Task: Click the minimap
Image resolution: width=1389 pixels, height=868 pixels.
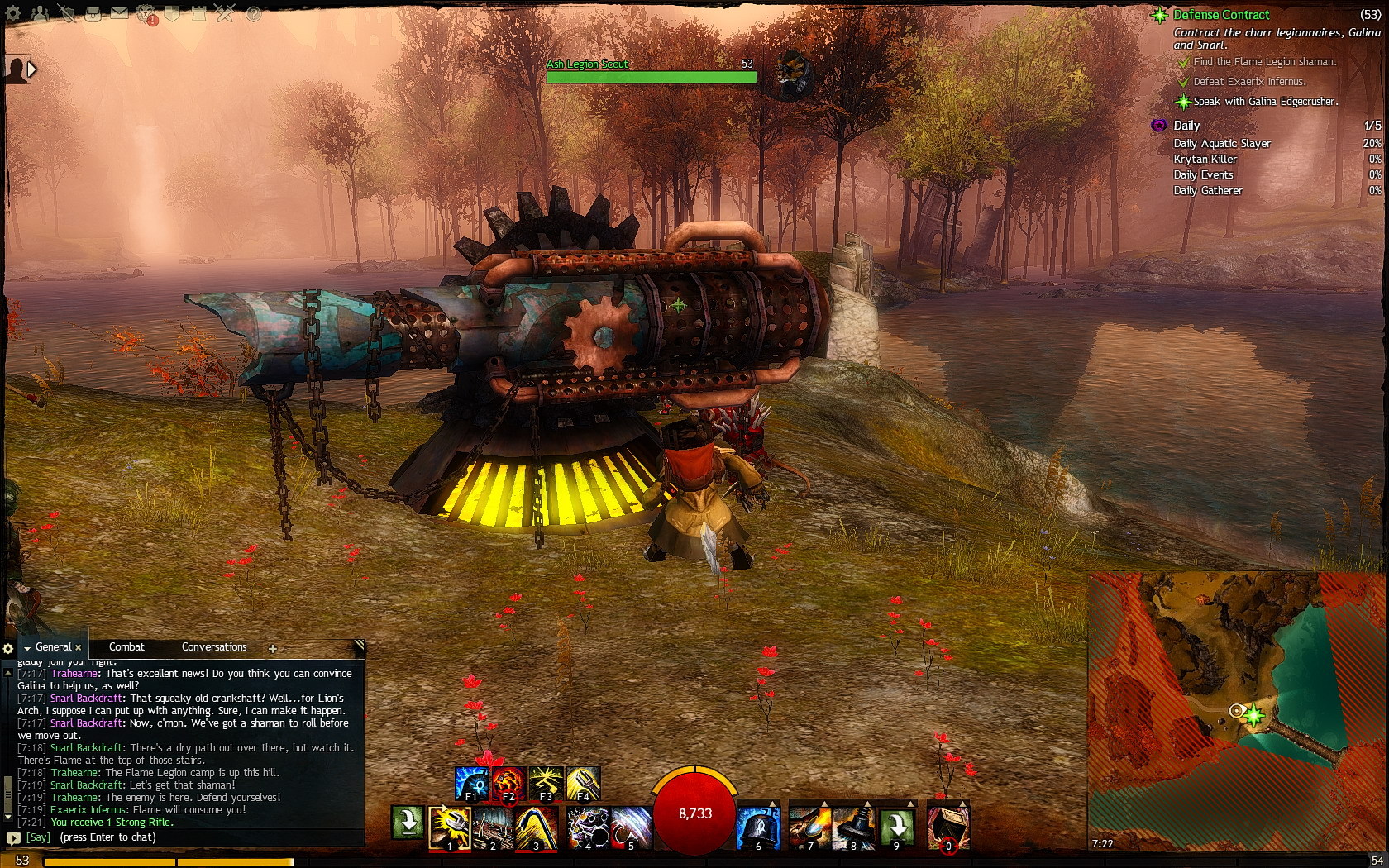Action: (1237, 711)
